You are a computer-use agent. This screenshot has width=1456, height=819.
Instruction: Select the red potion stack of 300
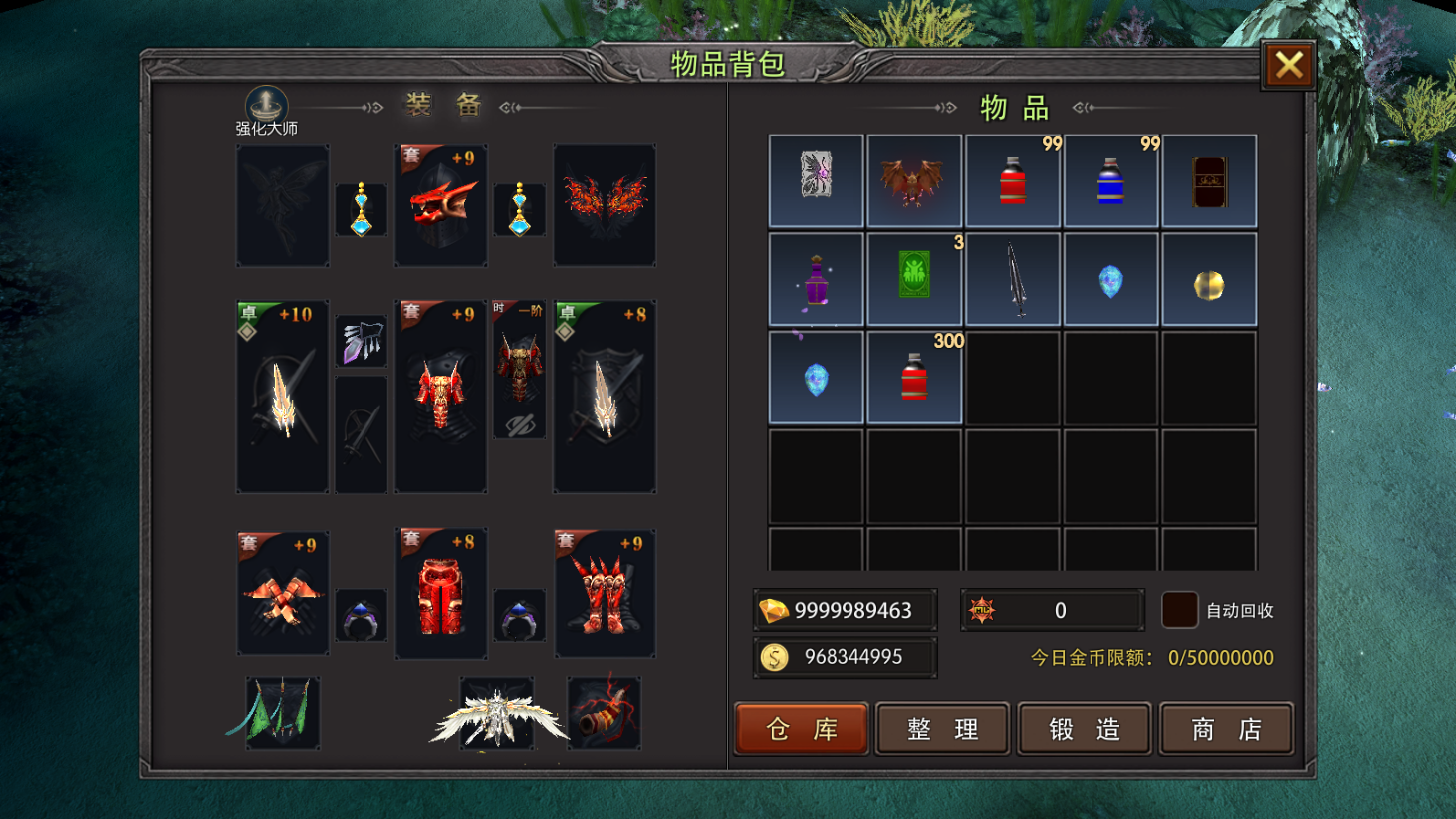(913, 379)
